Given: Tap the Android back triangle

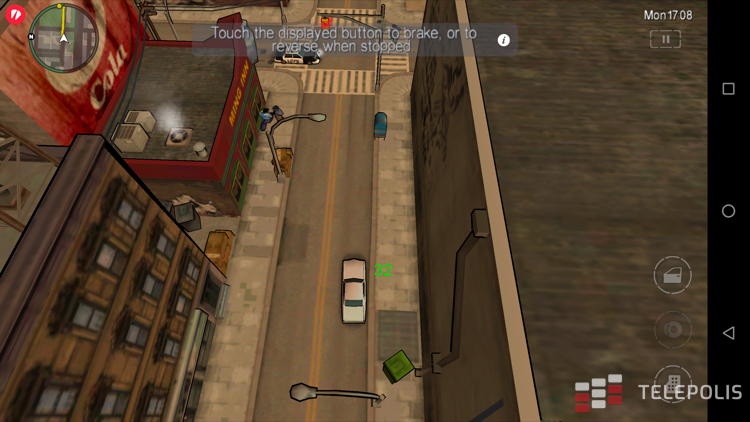Looking at the screenshot, I should point(728,333).
